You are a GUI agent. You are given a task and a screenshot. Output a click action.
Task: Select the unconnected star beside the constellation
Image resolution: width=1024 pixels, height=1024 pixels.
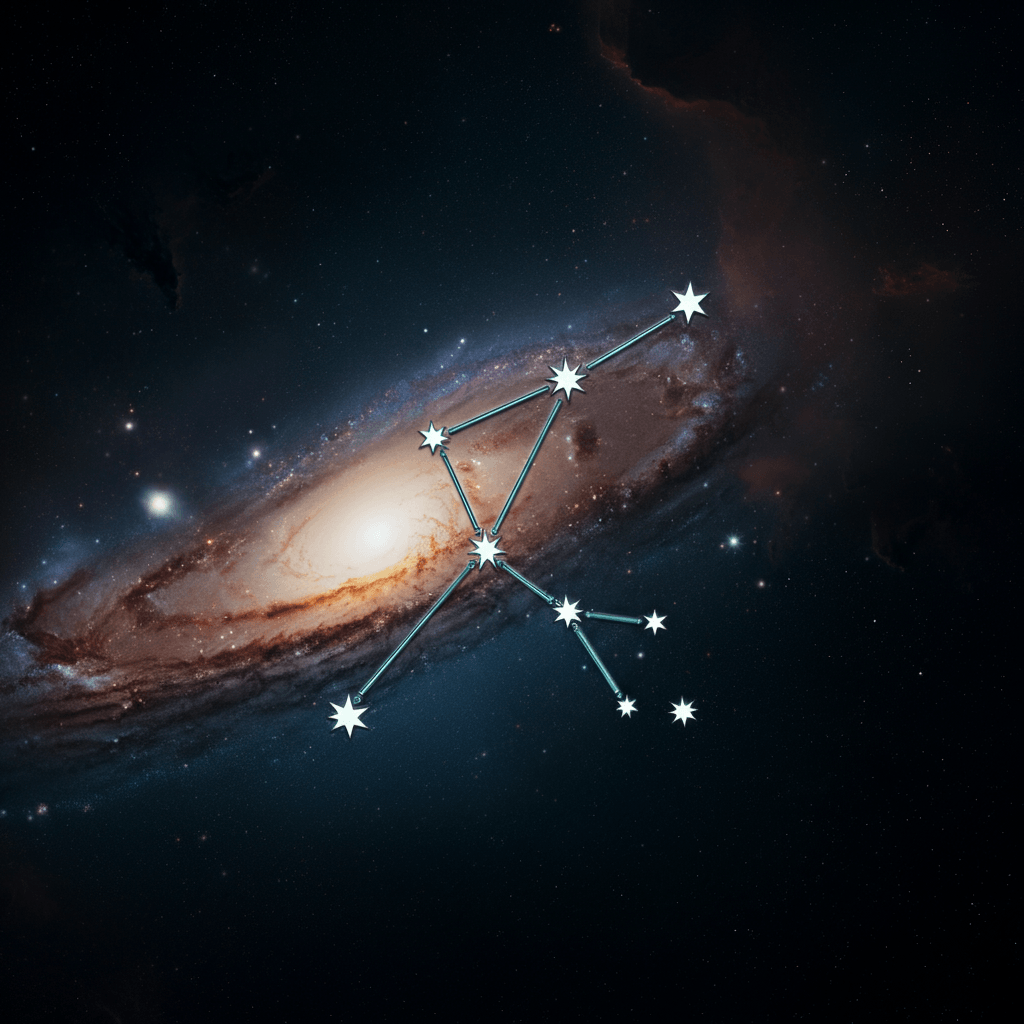click(683, 711)
